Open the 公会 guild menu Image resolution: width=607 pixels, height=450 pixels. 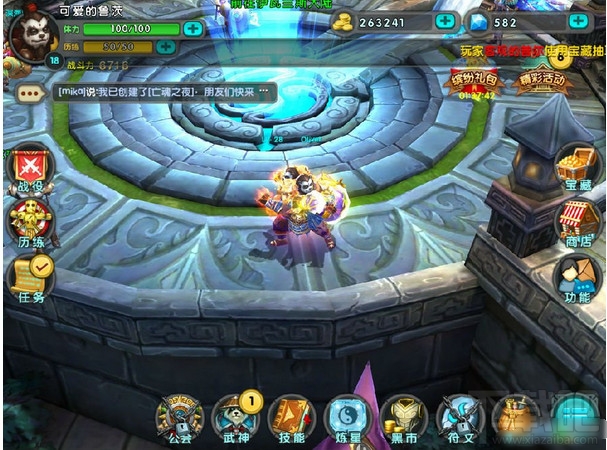[181, 417]
